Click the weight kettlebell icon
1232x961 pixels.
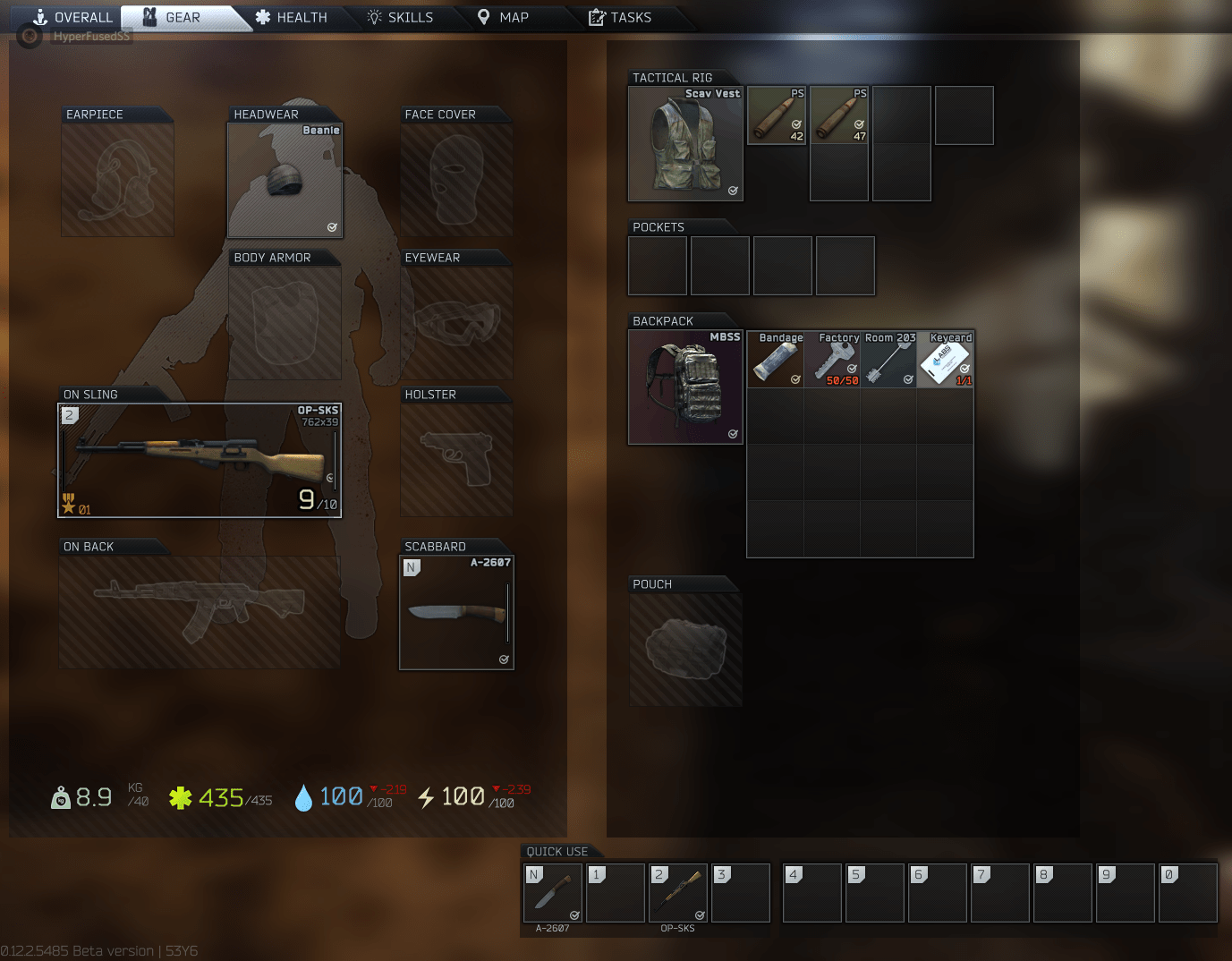[x=59, y=796]
